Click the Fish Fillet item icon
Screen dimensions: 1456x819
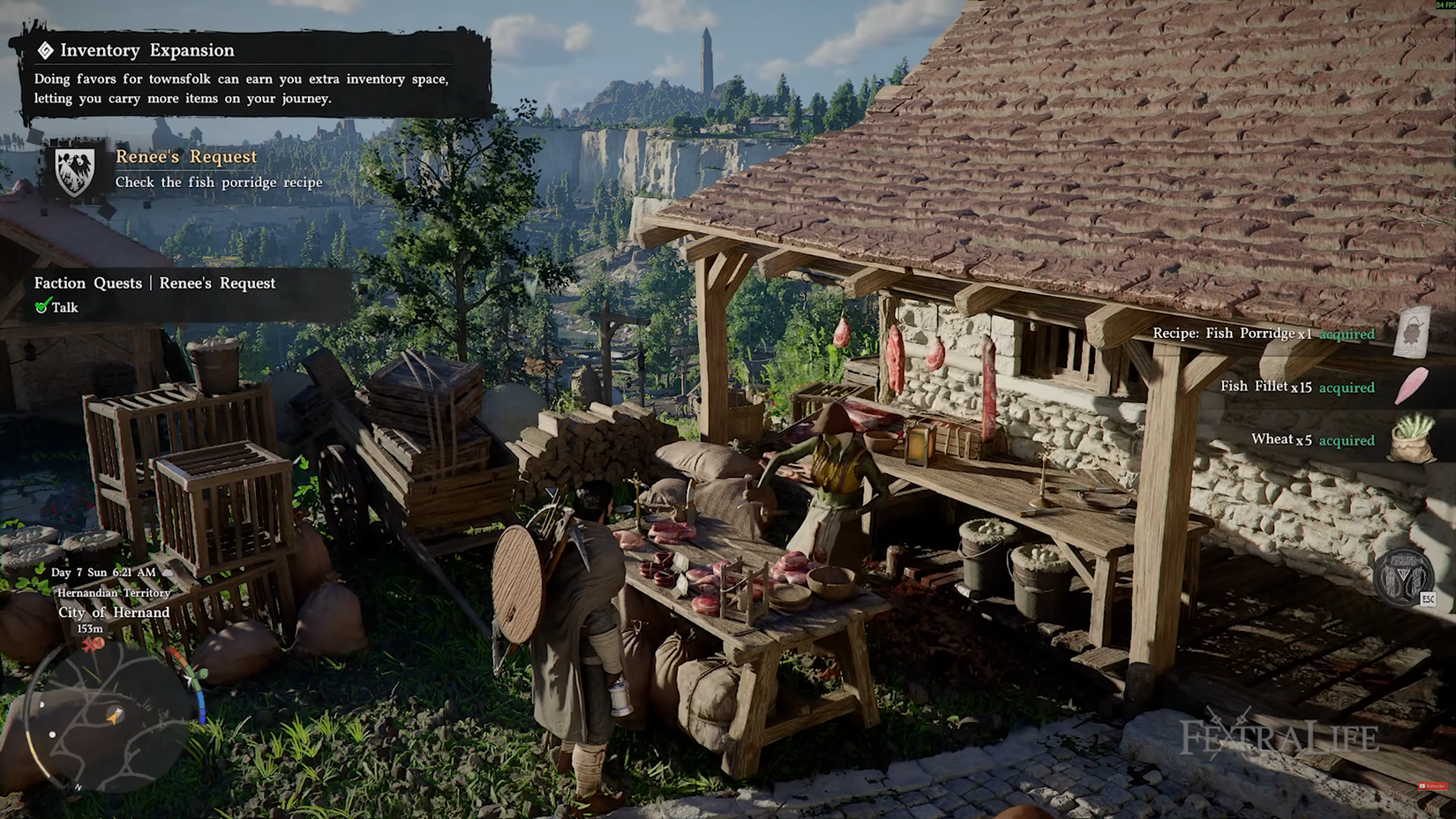click(x=1412, y=387)
